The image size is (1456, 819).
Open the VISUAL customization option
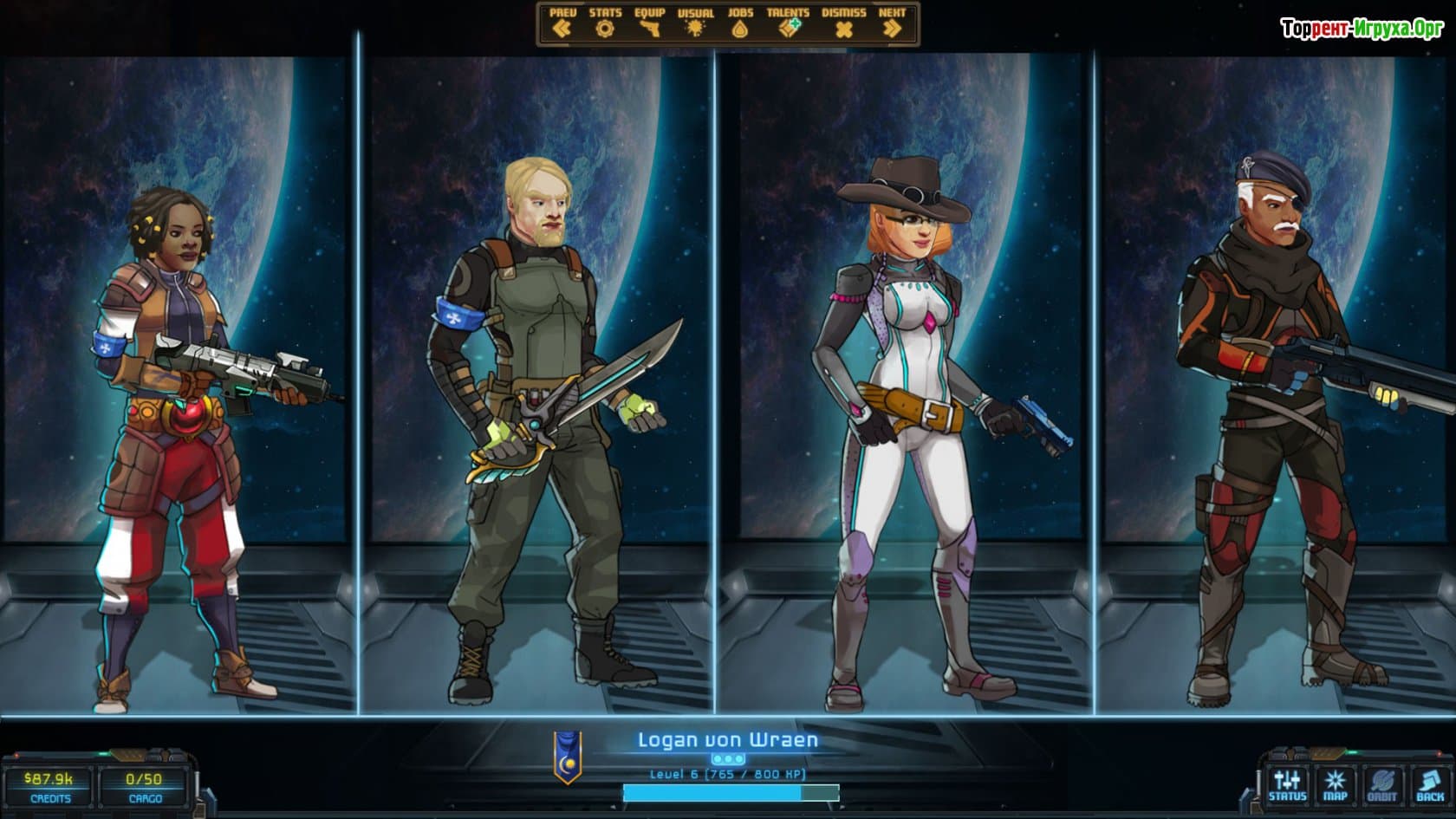click(695, 23)
